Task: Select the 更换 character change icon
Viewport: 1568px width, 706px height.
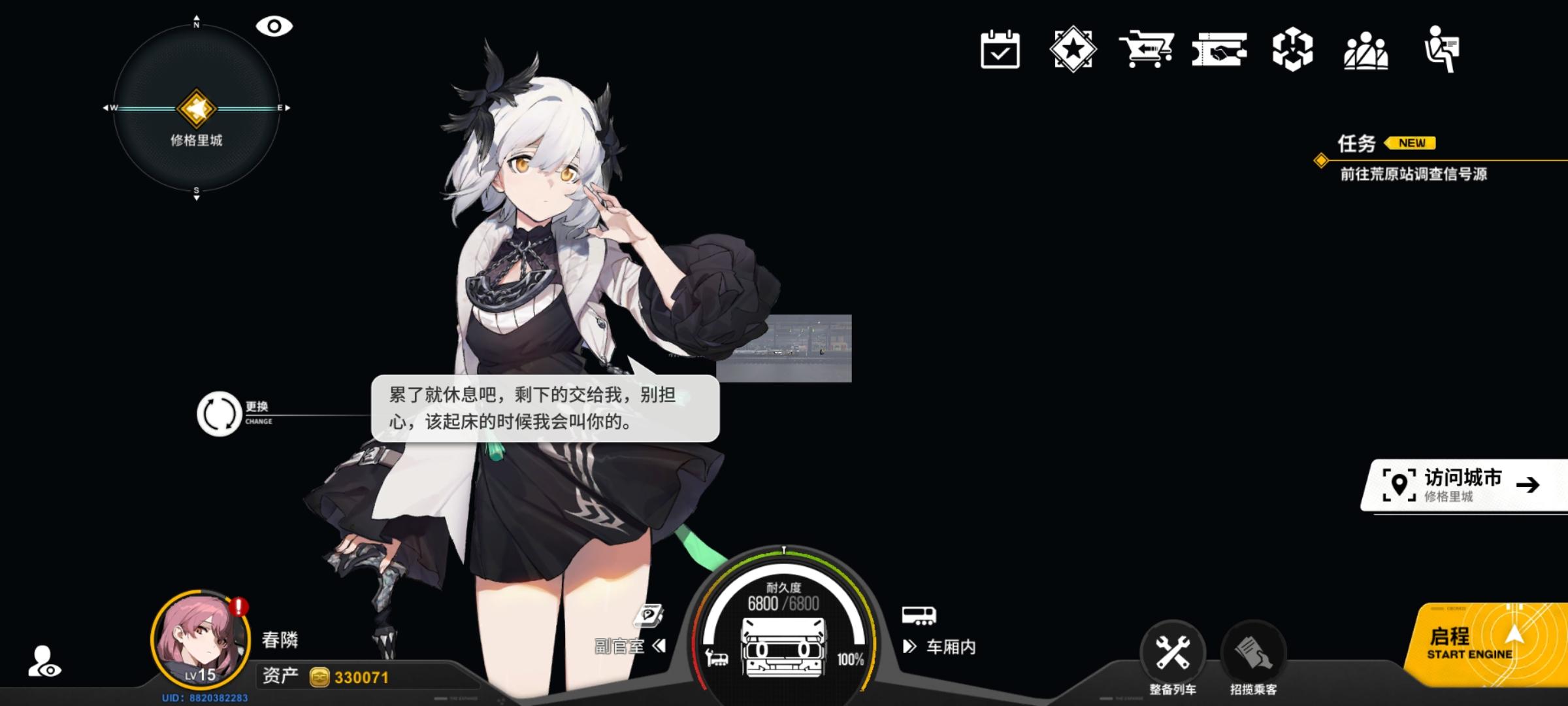Action: 220,411
